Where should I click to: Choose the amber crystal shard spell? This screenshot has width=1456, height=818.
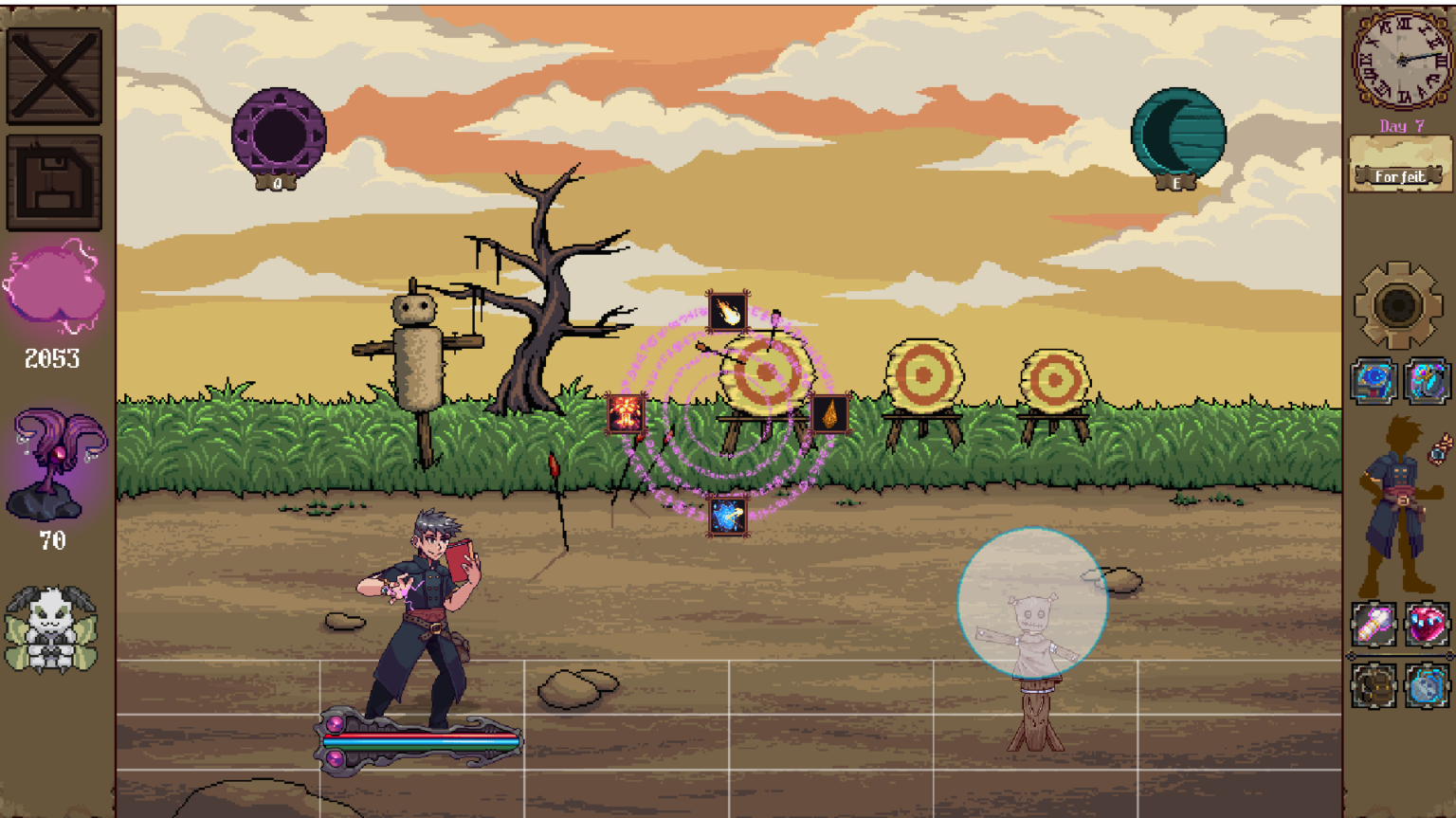[829, 414]
